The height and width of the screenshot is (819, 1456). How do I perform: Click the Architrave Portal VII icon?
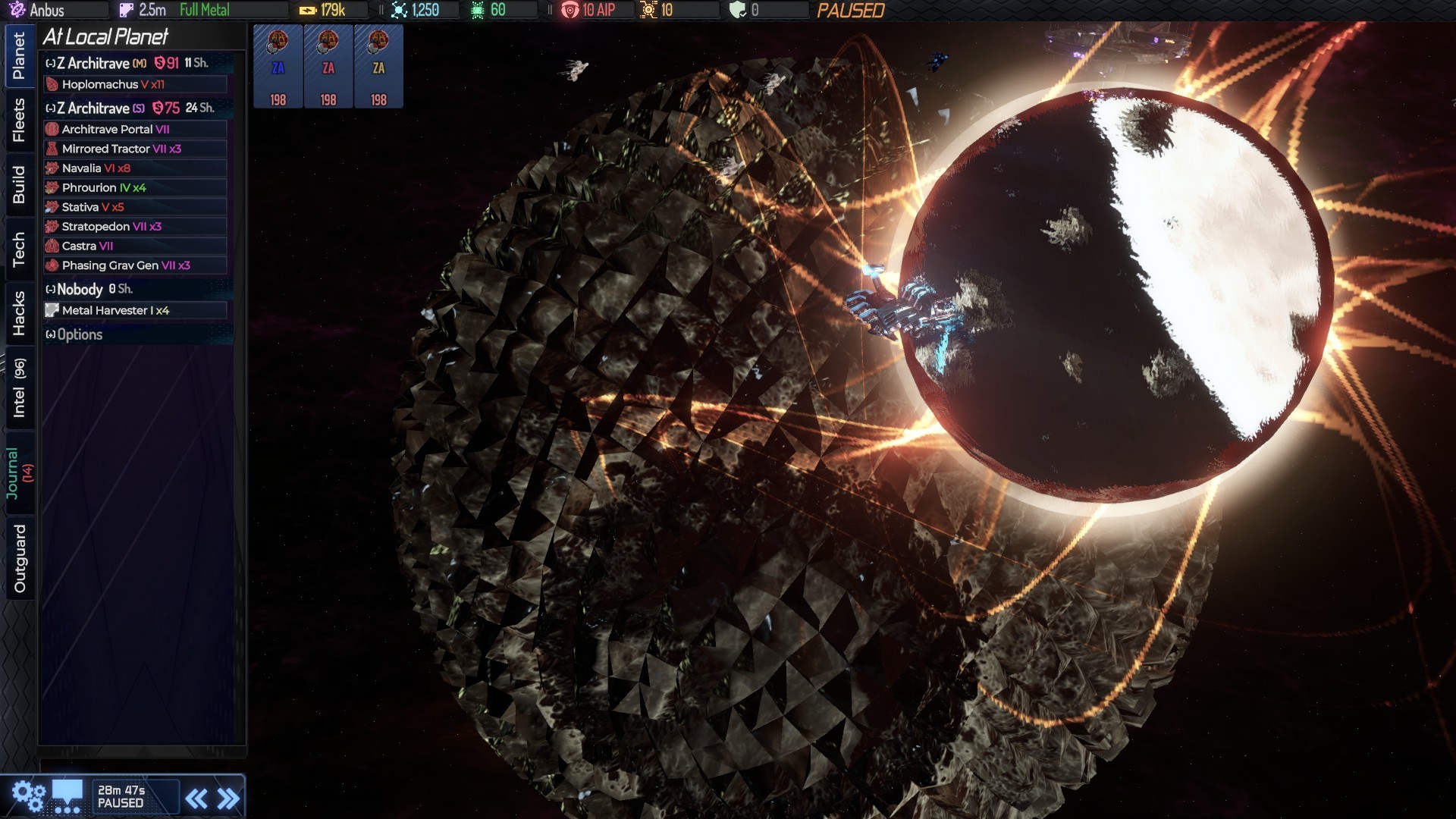[x=52, y=129]
